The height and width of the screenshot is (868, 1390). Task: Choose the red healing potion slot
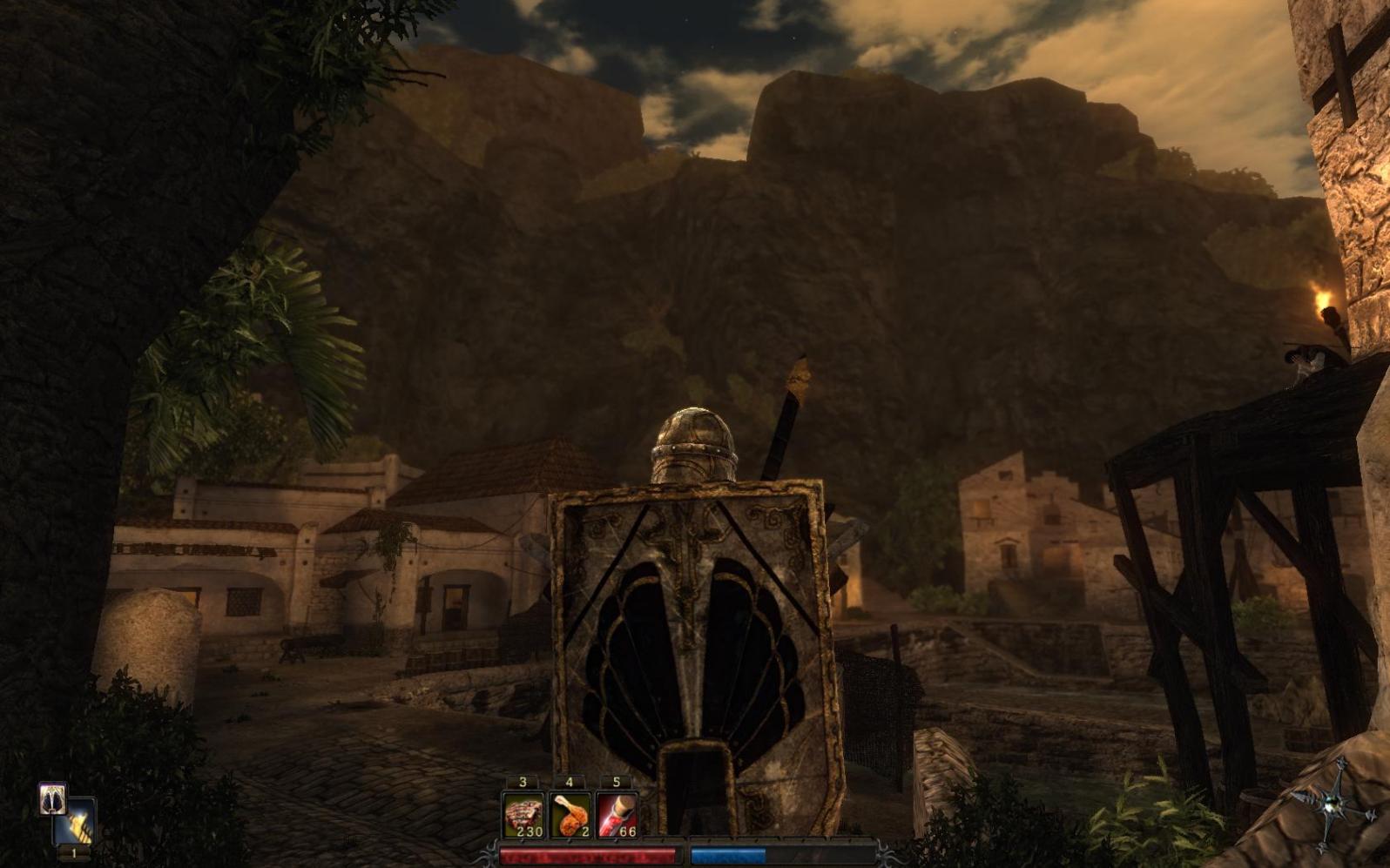coord(617,816)
